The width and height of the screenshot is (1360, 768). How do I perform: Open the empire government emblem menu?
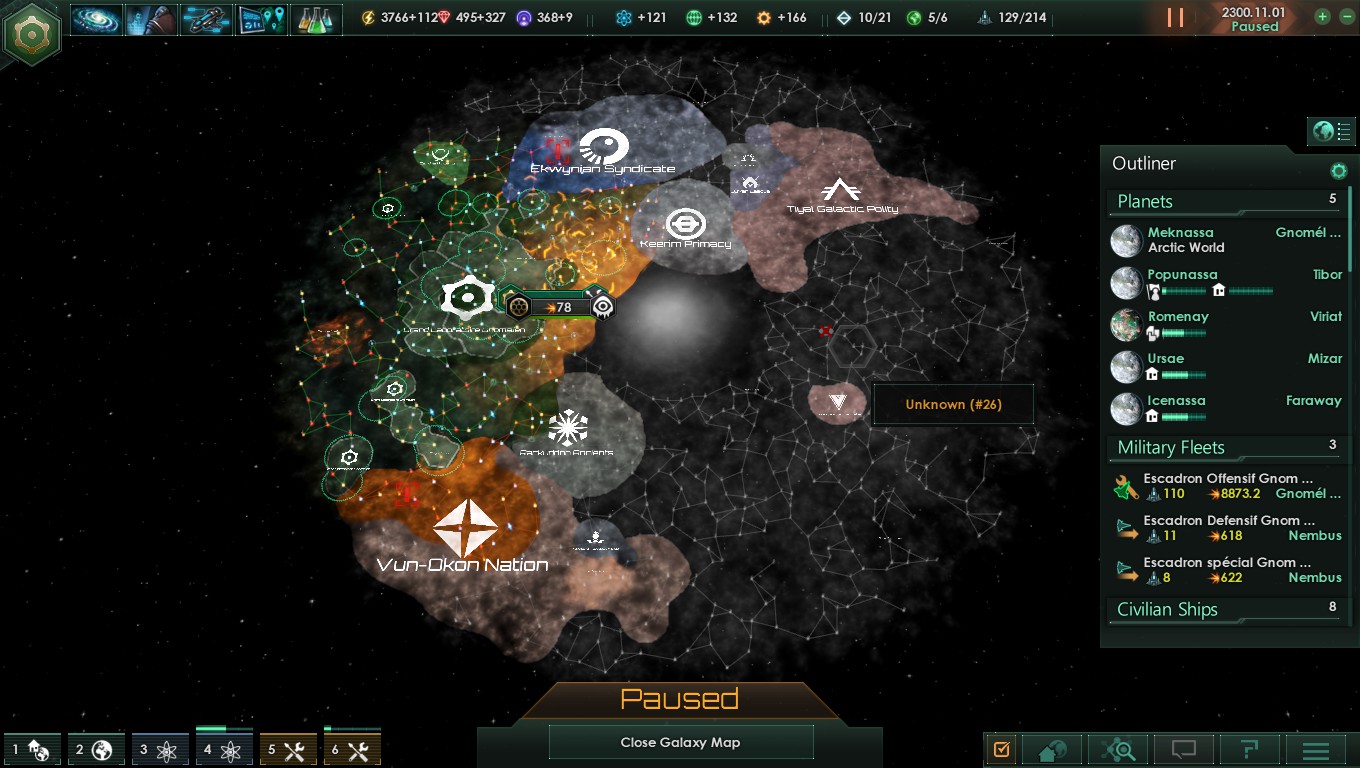click(32, 33)
